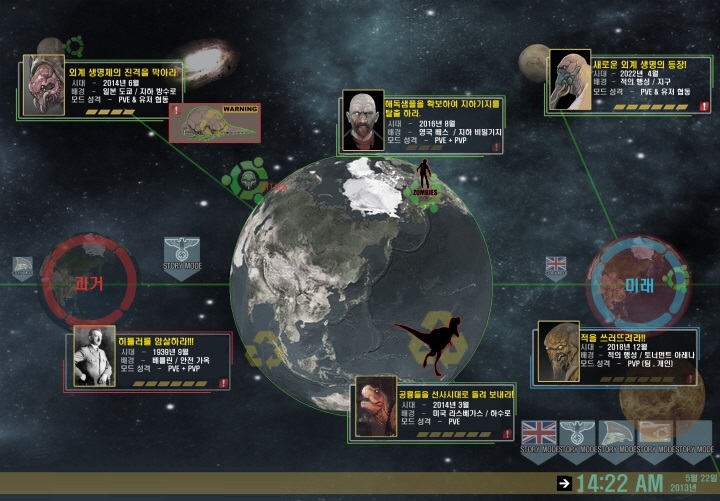The height and width of the screenshot is (501, 720).
Task: Click the green biohazard marker left of globe
Action: (245, 179)
